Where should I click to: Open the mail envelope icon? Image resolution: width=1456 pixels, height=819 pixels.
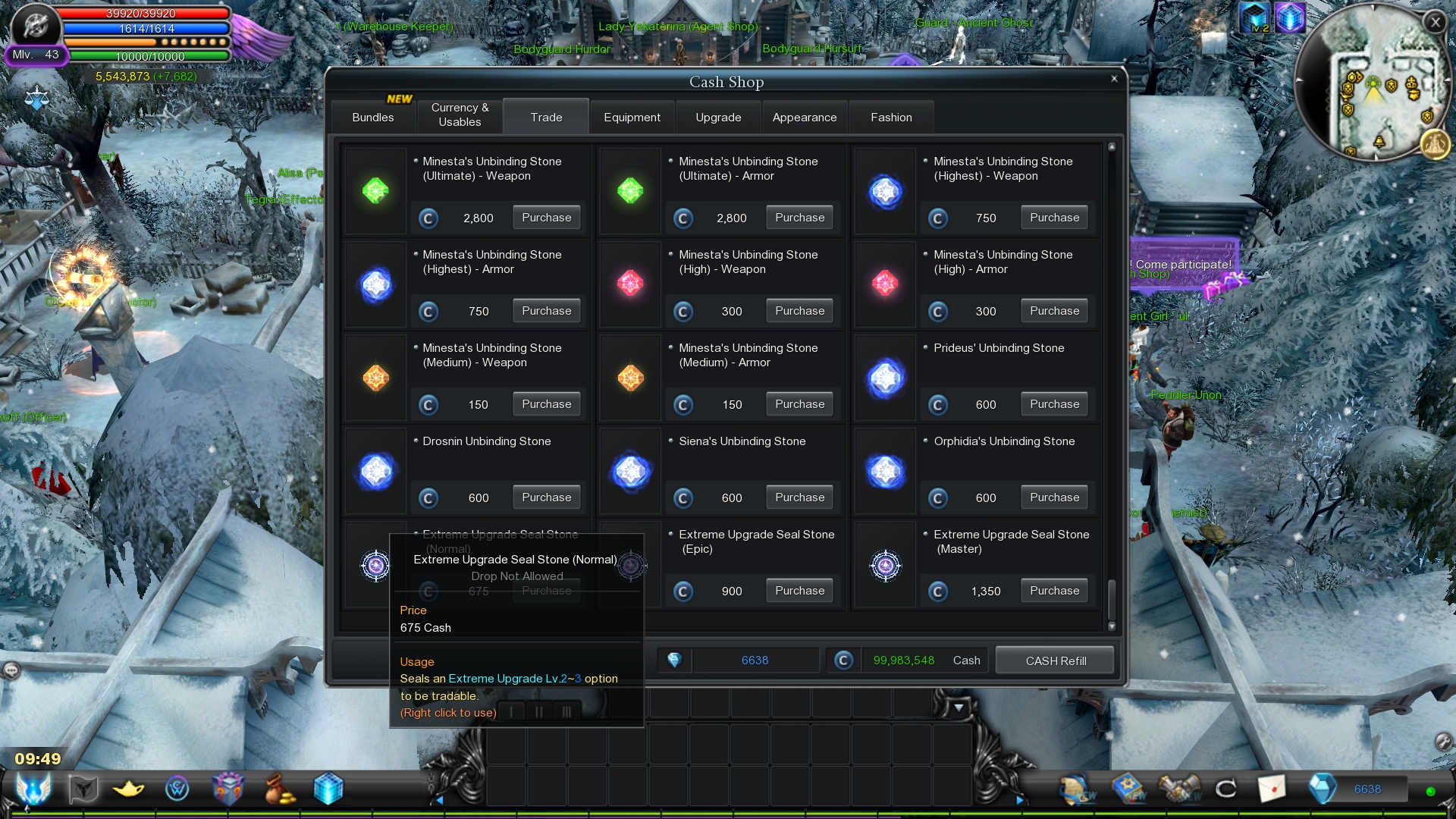pos(1272,789)
